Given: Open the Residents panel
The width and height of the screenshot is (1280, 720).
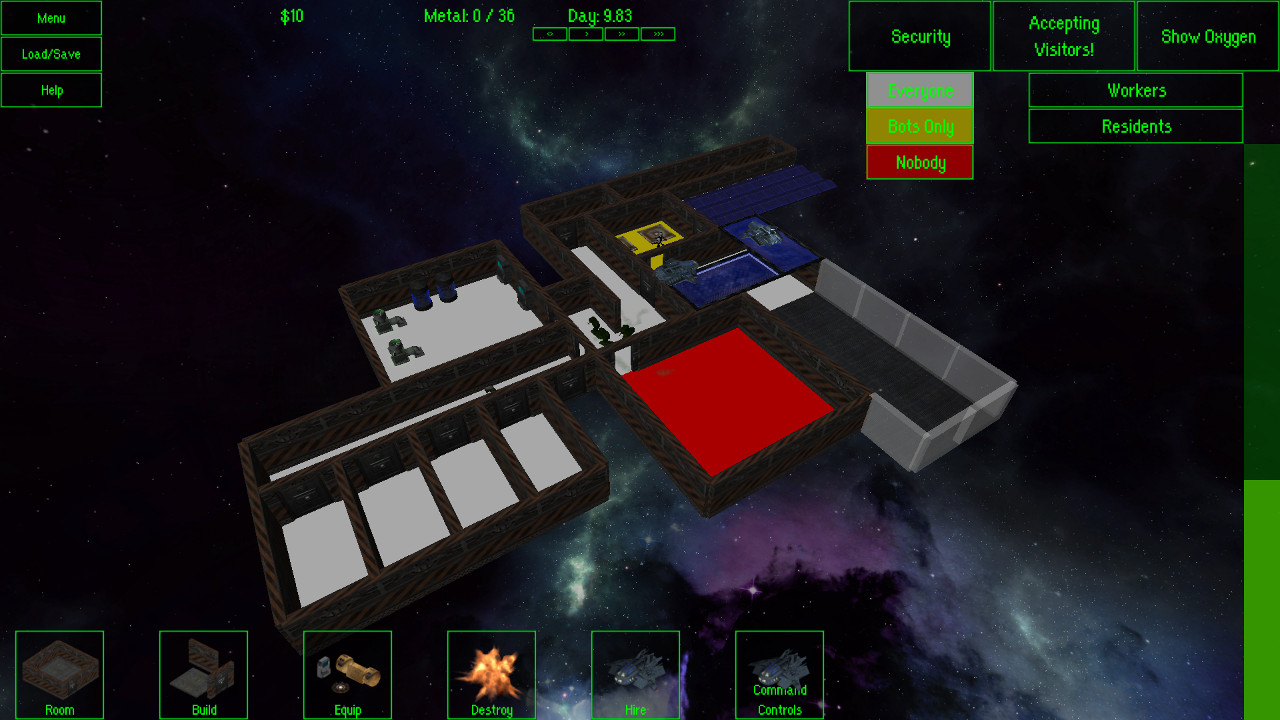Looking at the screenshot, I should [x=1135, y=126].
